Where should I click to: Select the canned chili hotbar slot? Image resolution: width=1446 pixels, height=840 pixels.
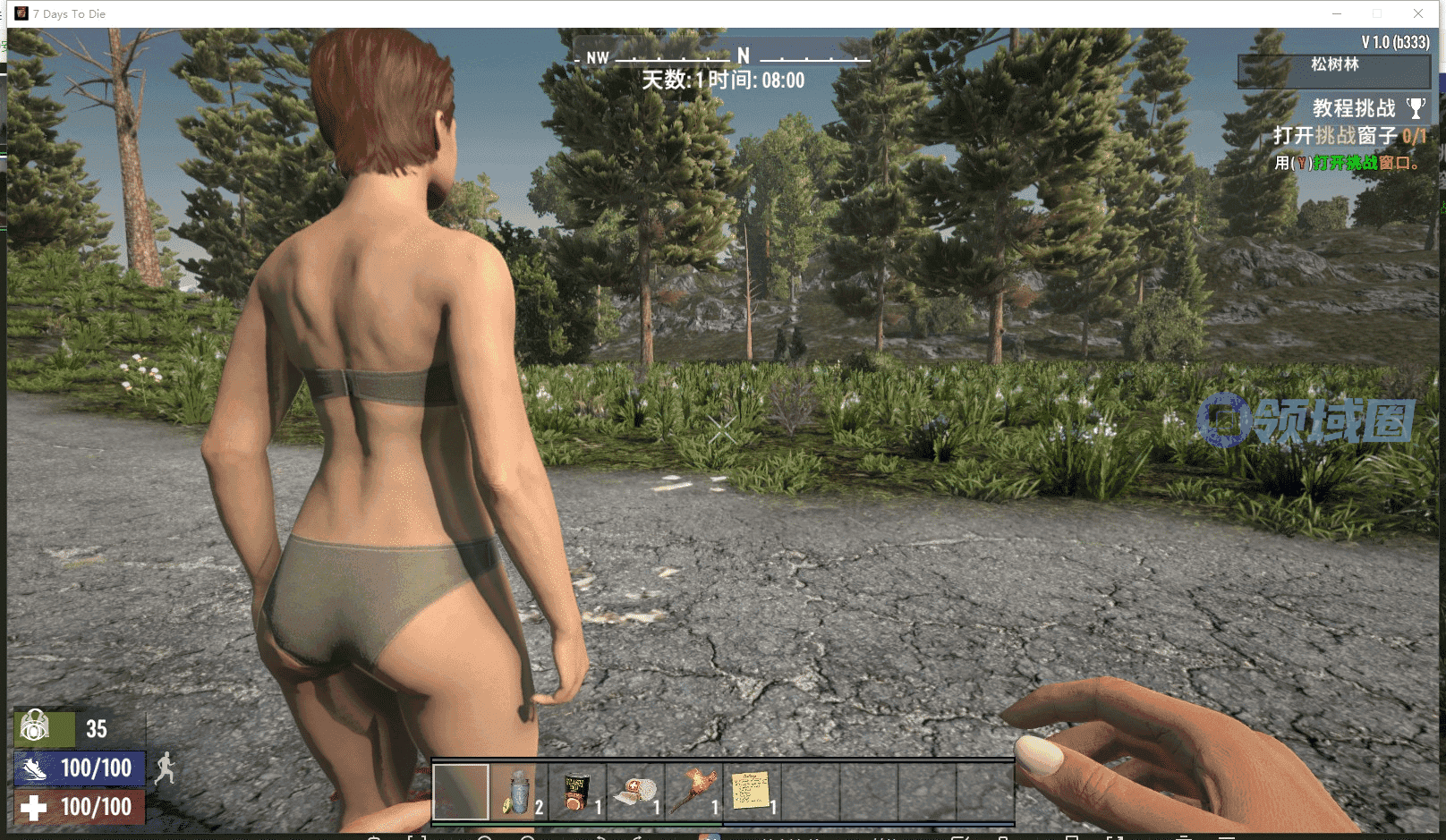577,792
